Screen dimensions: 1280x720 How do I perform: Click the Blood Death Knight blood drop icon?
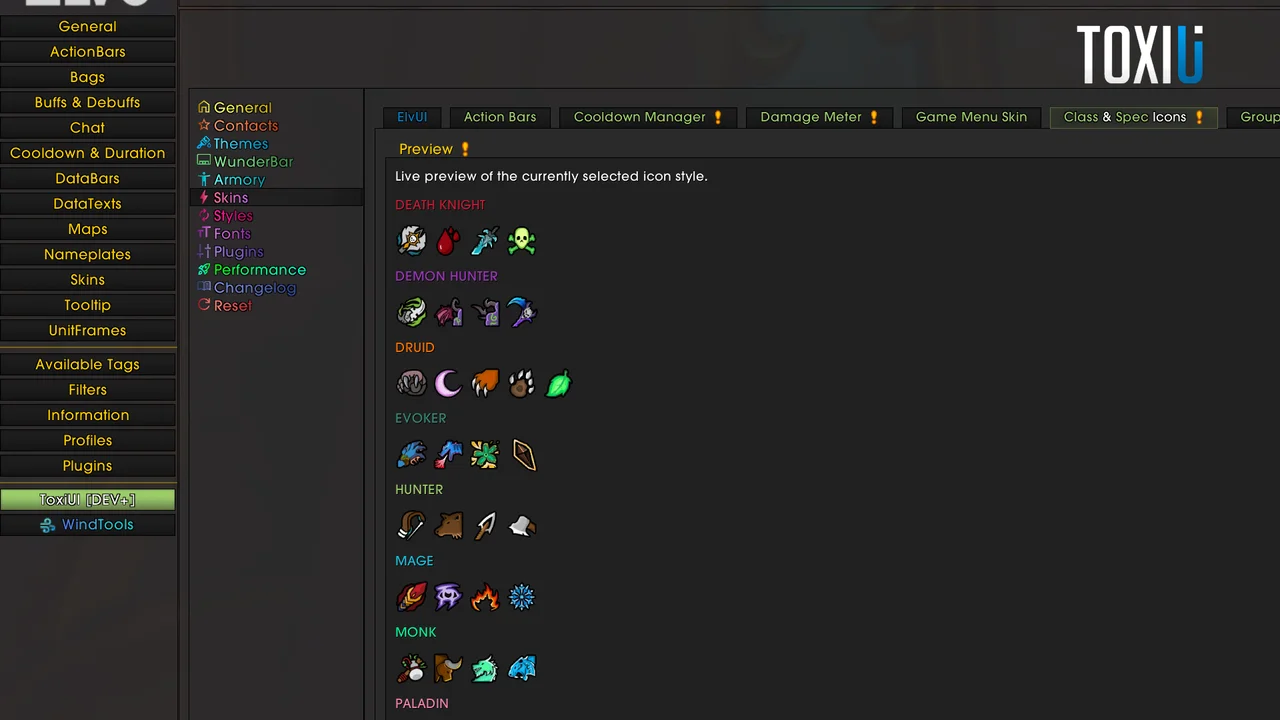(x=448, y=240)
